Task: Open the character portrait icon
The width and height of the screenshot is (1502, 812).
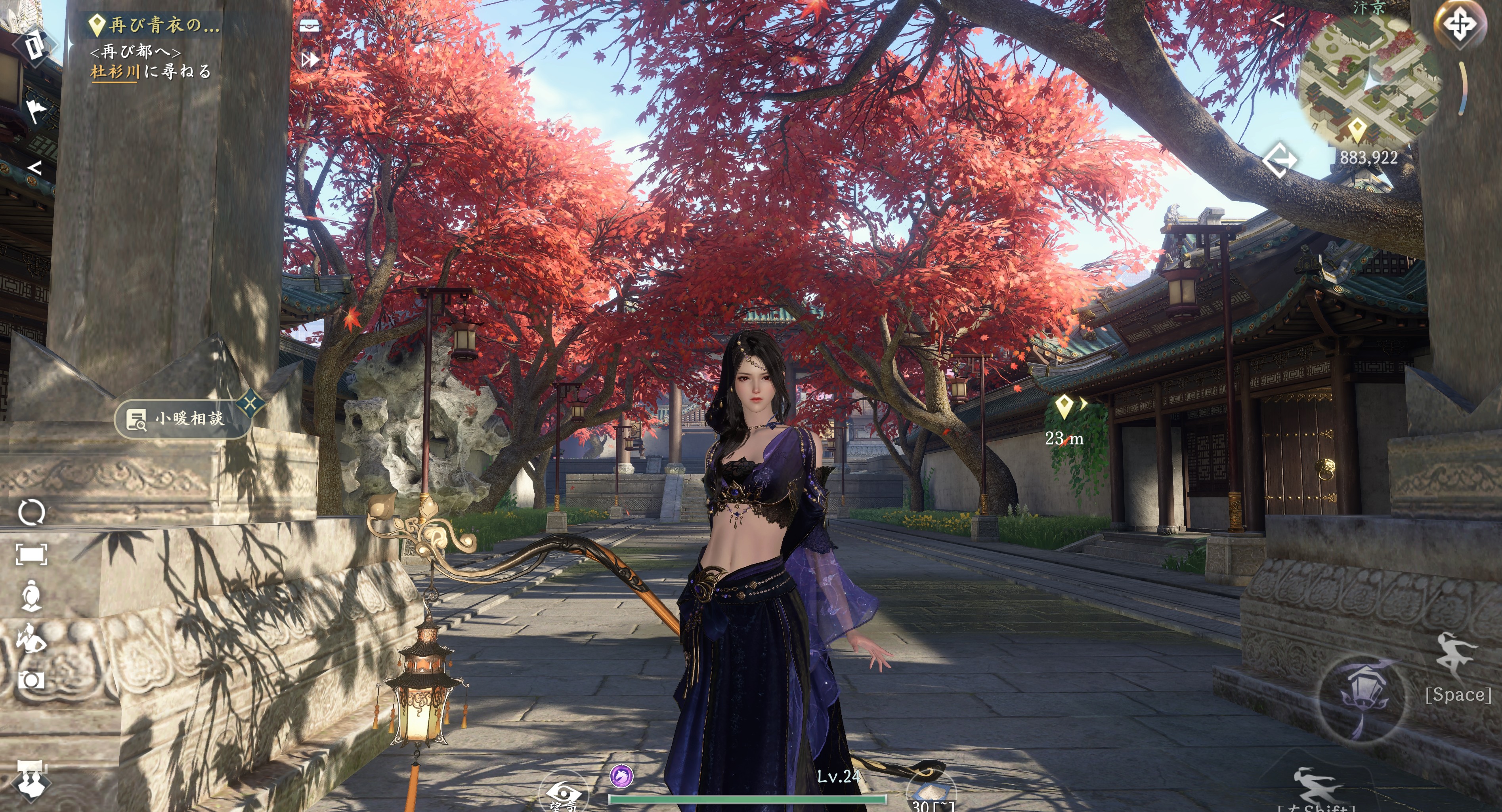Action: pos(31,596)
